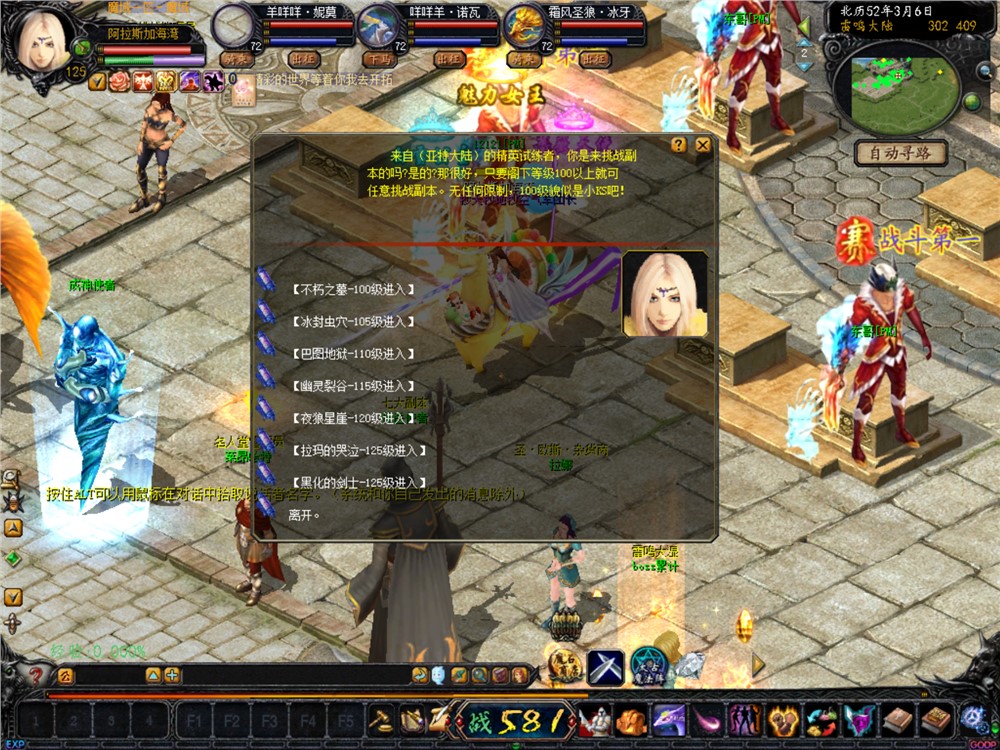Choose 不朽之墓-100级进入 dungeon option
This screenshot has width=1000, height=750.
(353, 290)
